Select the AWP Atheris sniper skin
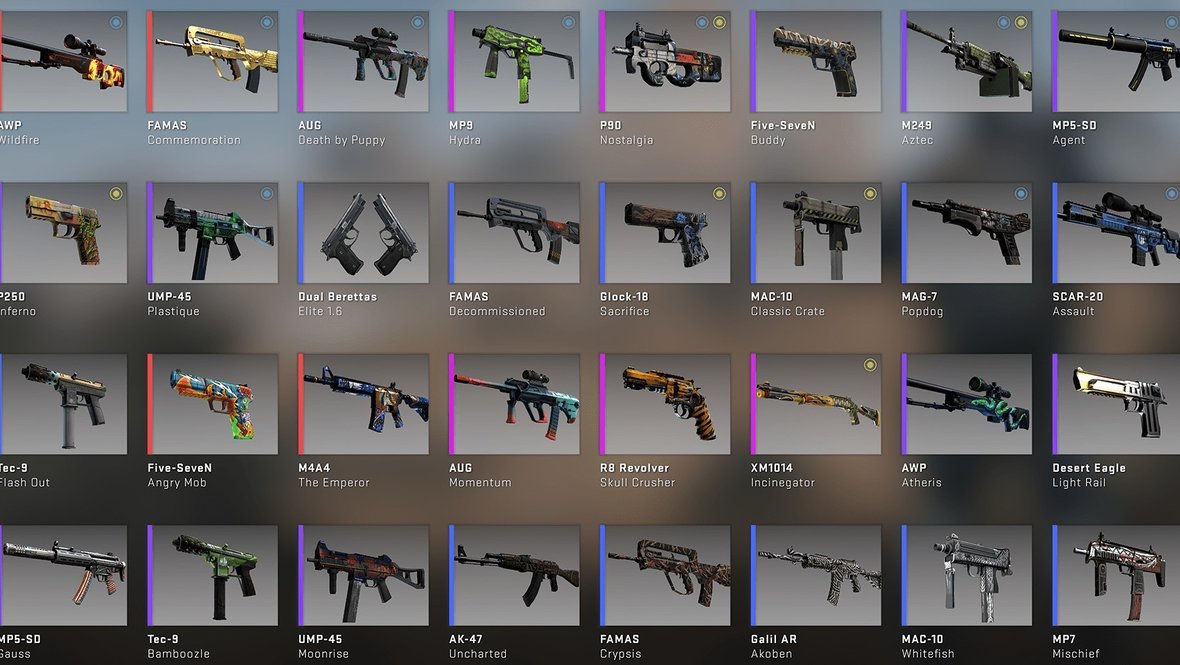The height and width of the screenshot is (665, 1180). [x=968, y=404]
